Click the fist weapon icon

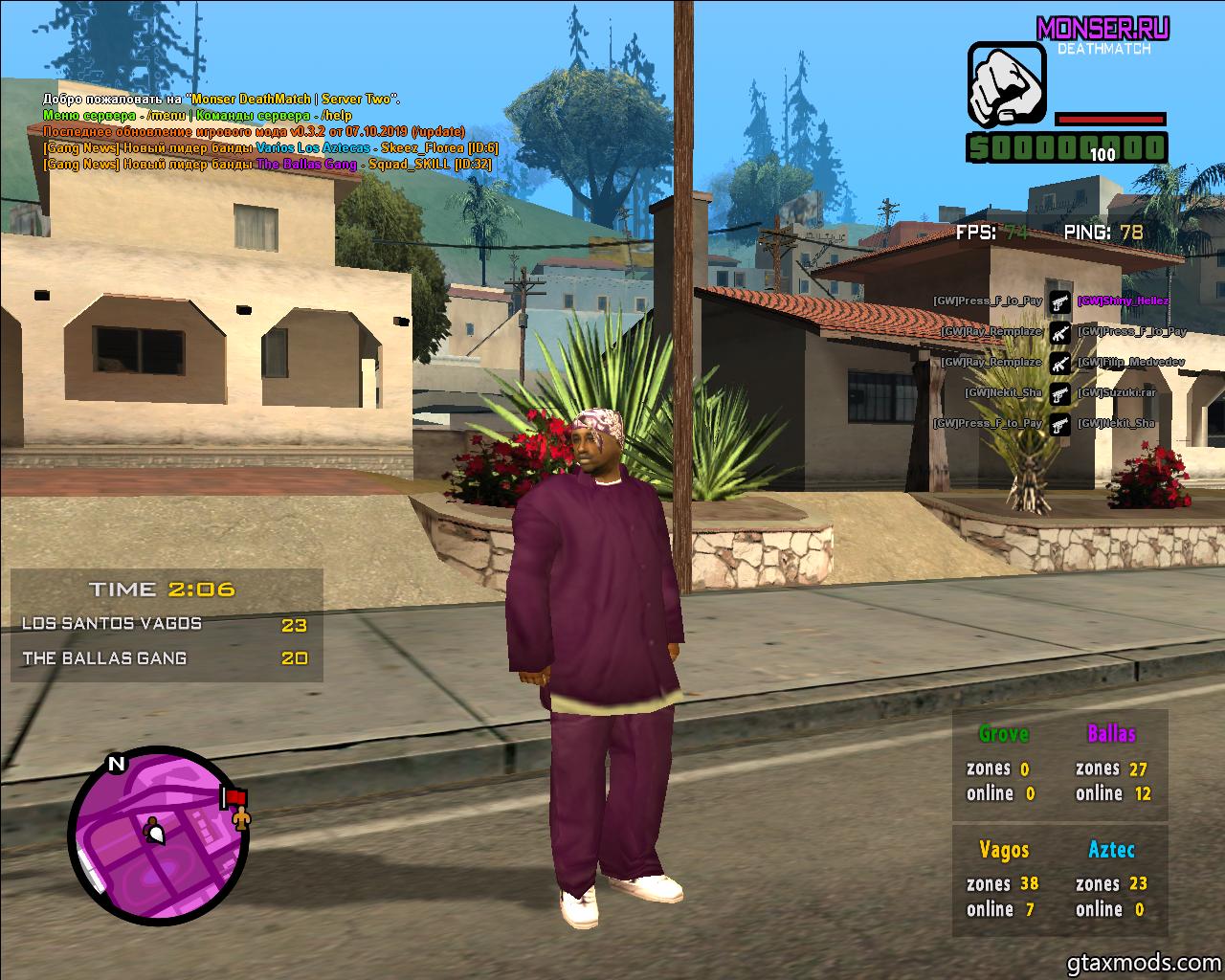coord(1003,83)
